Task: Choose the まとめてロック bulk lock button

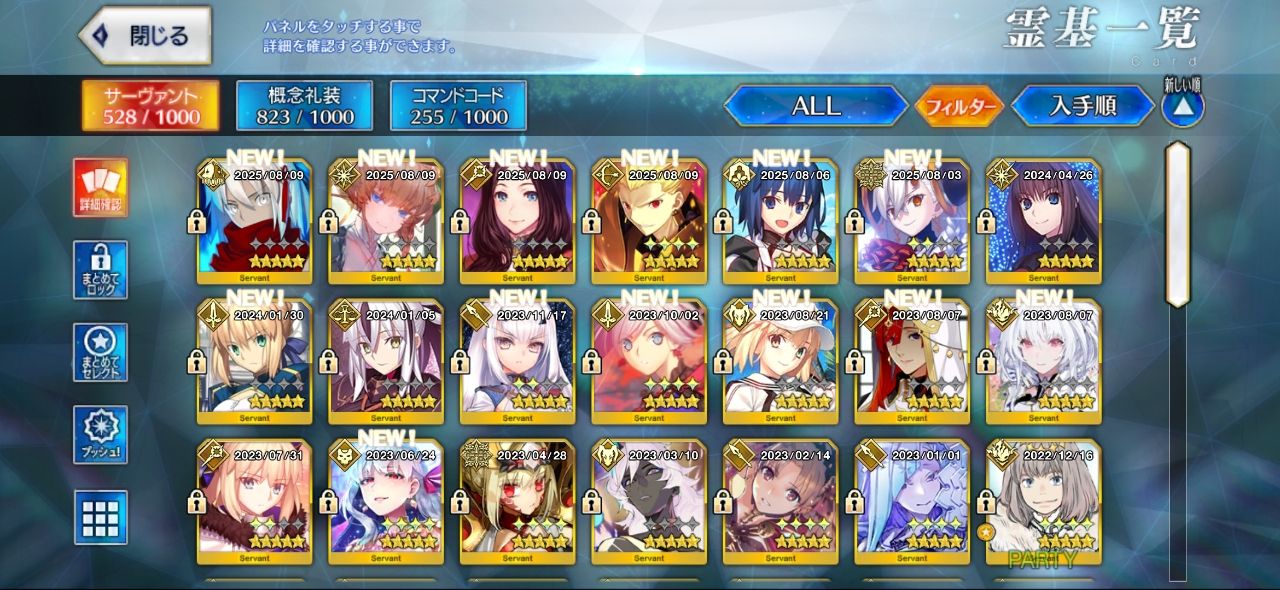Action: pyautogui.click(x=101, y=270)
